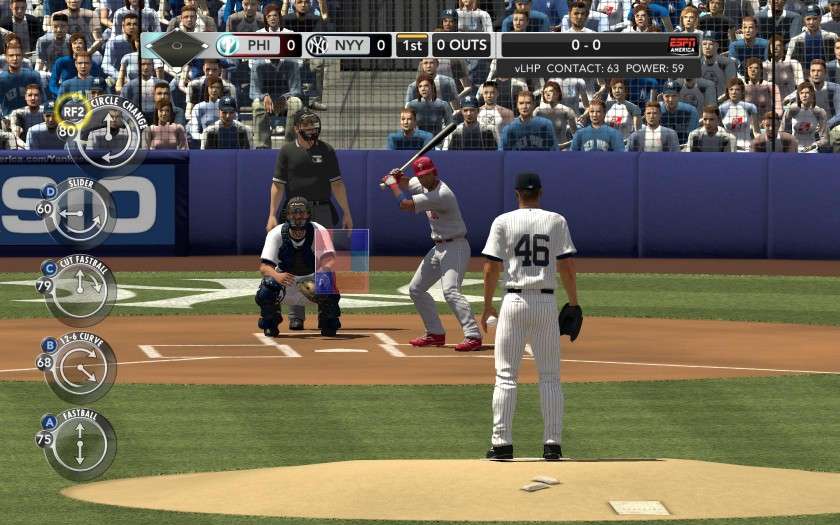Image resolution: width=840 pixels, height=525 pixels.
Task: Click the strike zone box overlay
Action: click(342, 260)
